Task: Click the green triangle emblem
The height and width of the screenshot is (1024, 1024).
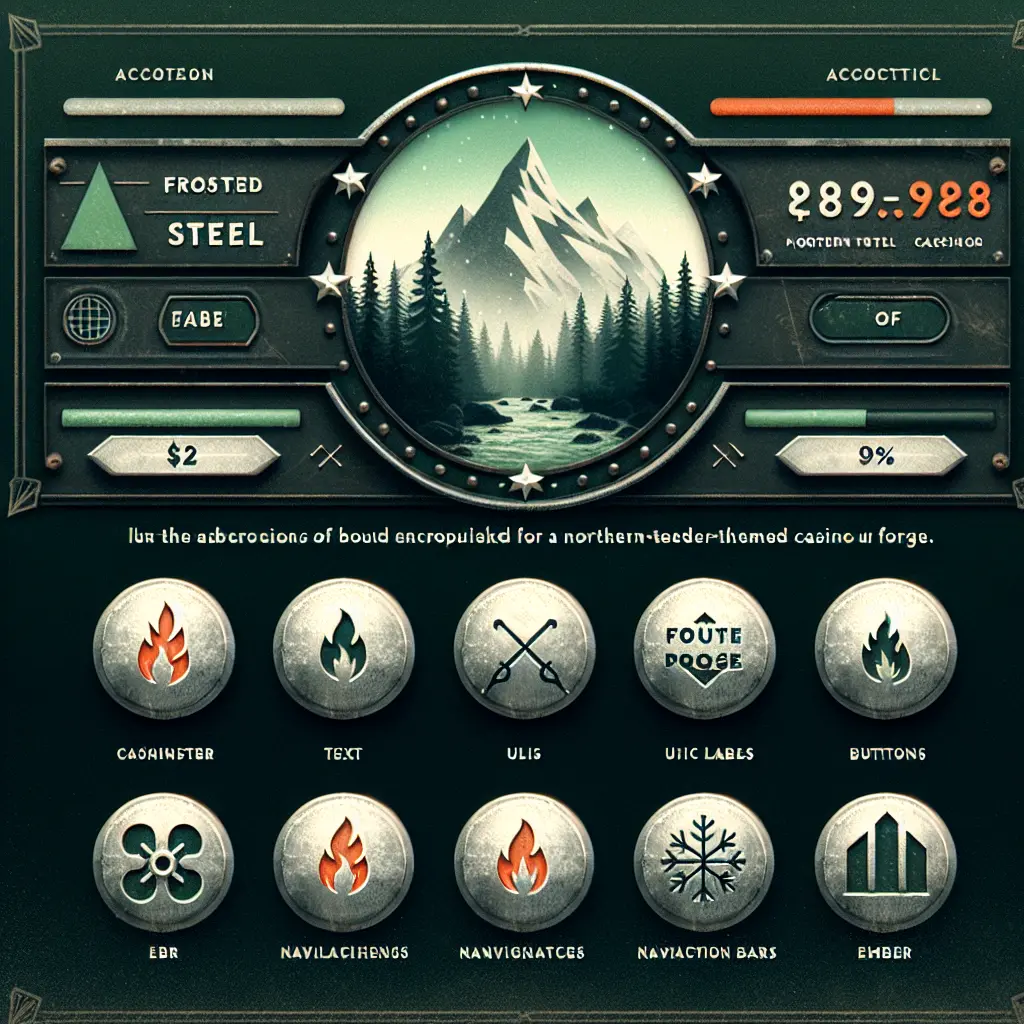Action: coord(99,208)
